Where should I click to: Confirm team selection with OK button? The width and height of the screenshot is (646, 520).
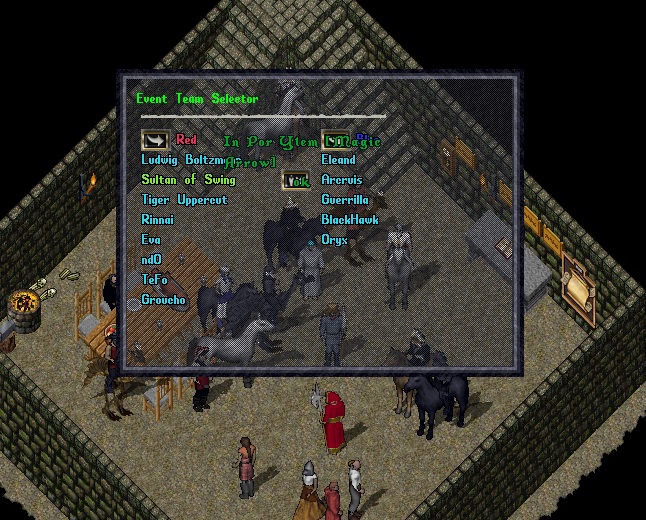(295, 180)
